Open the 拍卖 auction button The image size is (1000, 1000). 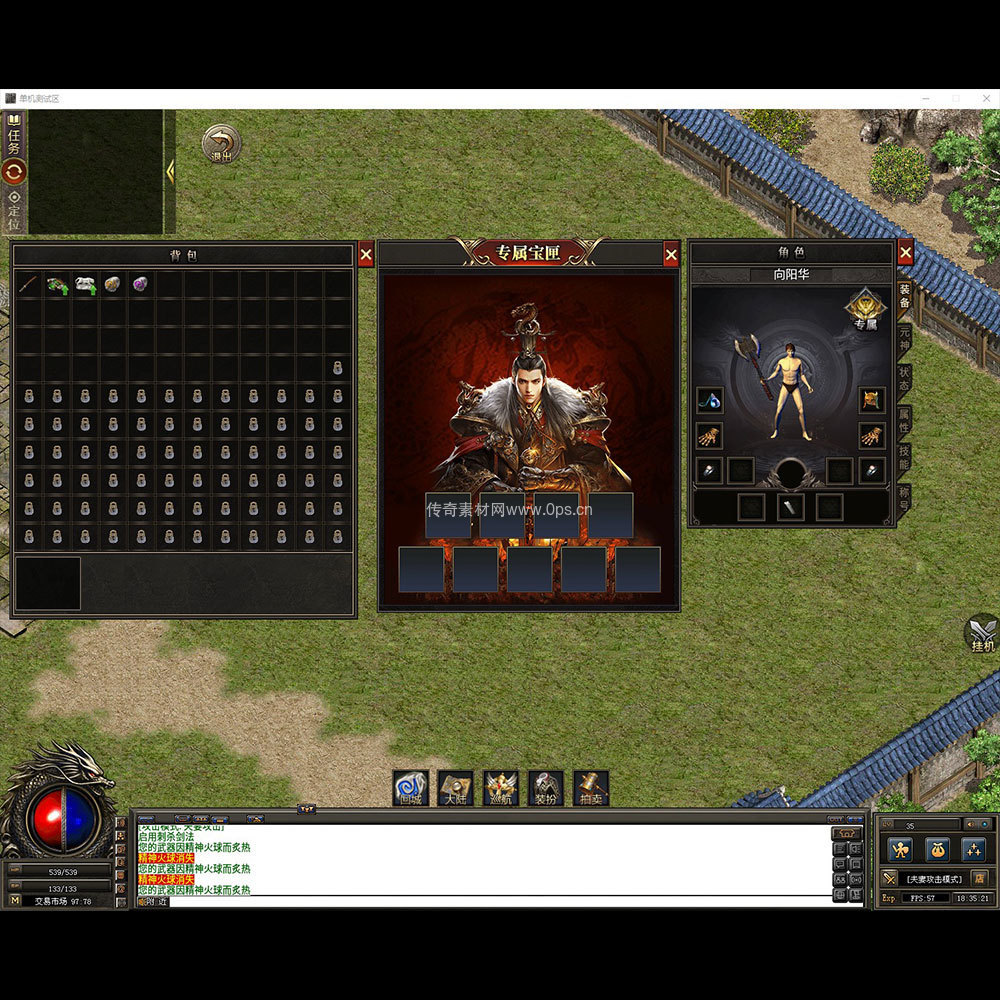pos(590,788)
